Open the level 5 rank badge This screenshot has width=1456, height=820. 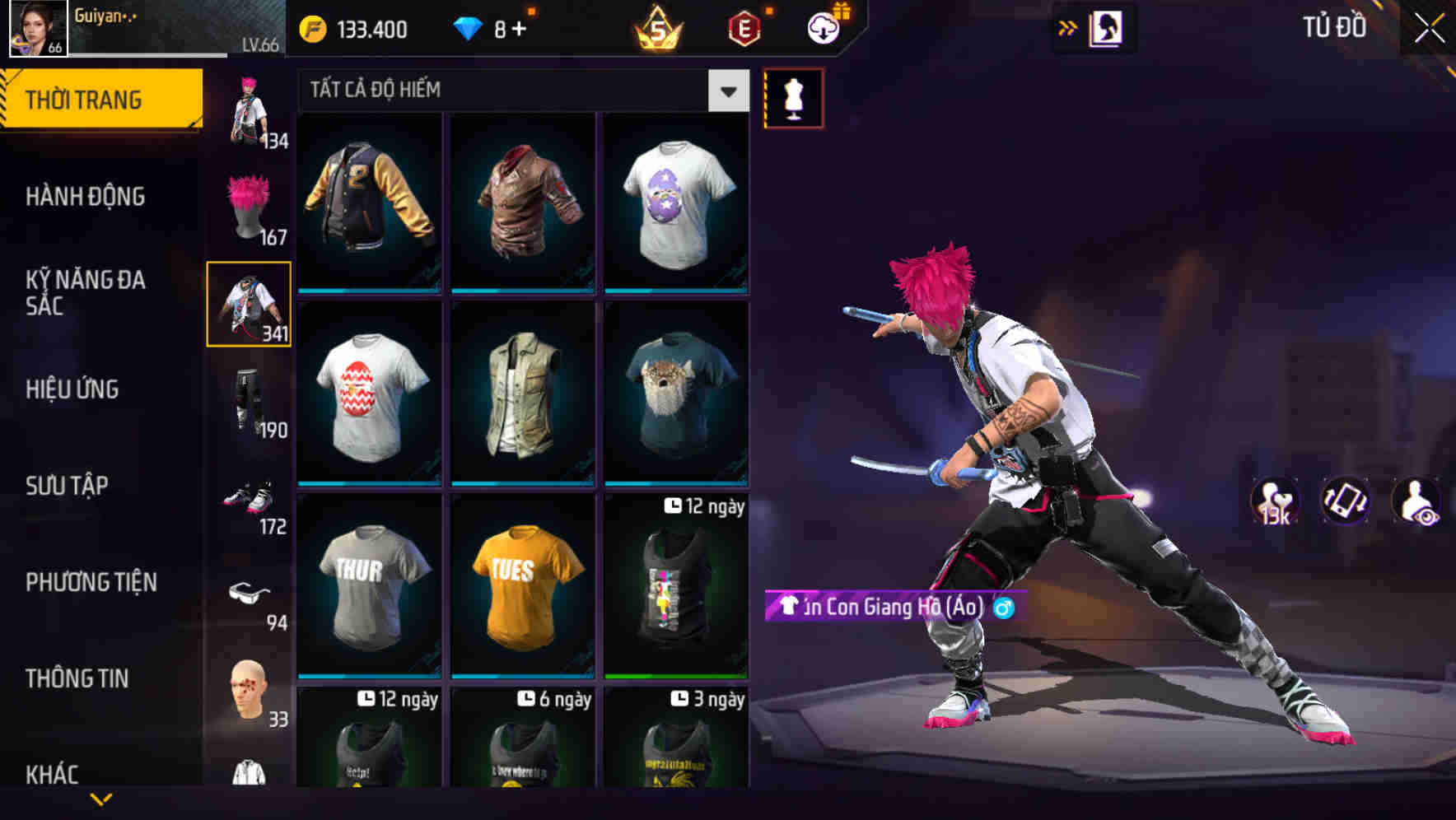(x=659, y=28)
